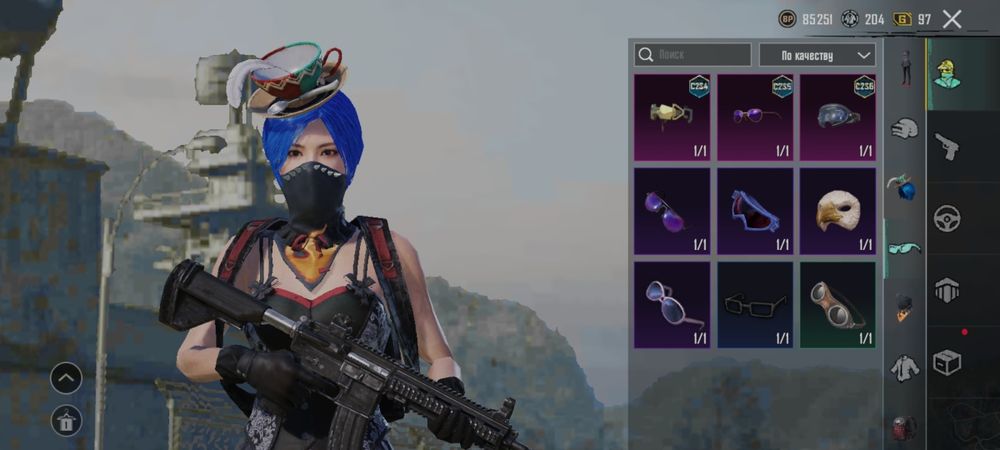Choose the brown steampunk goggles

(x=838, y=305)
